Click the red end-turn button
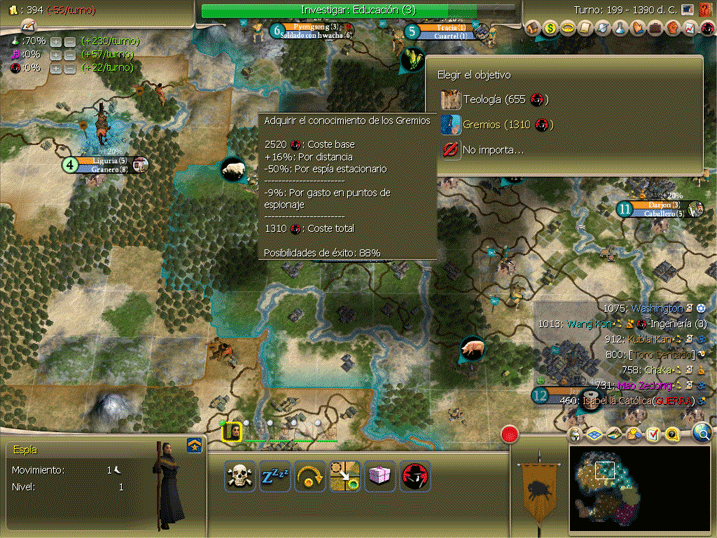The image size is (717, 538). pos(511,435)
